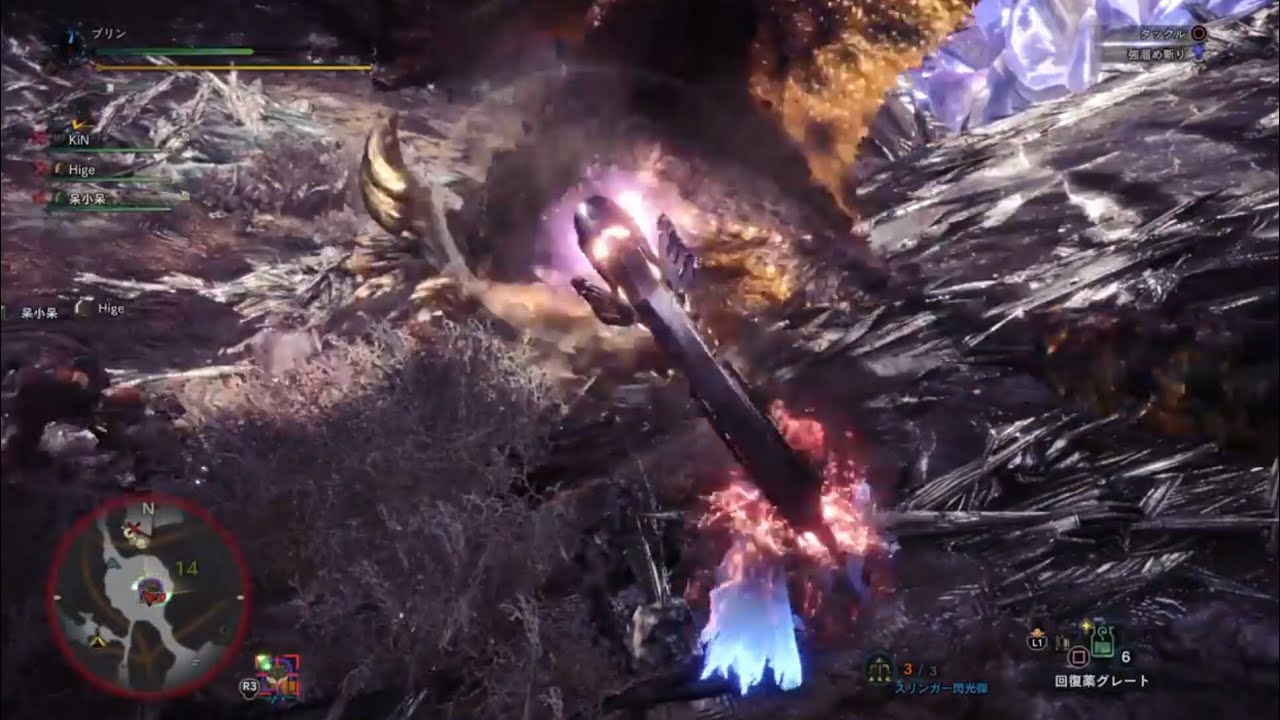Click the north marker on the compass
Viewport: 1280px width, 720px height.
(x=147, y=509)
